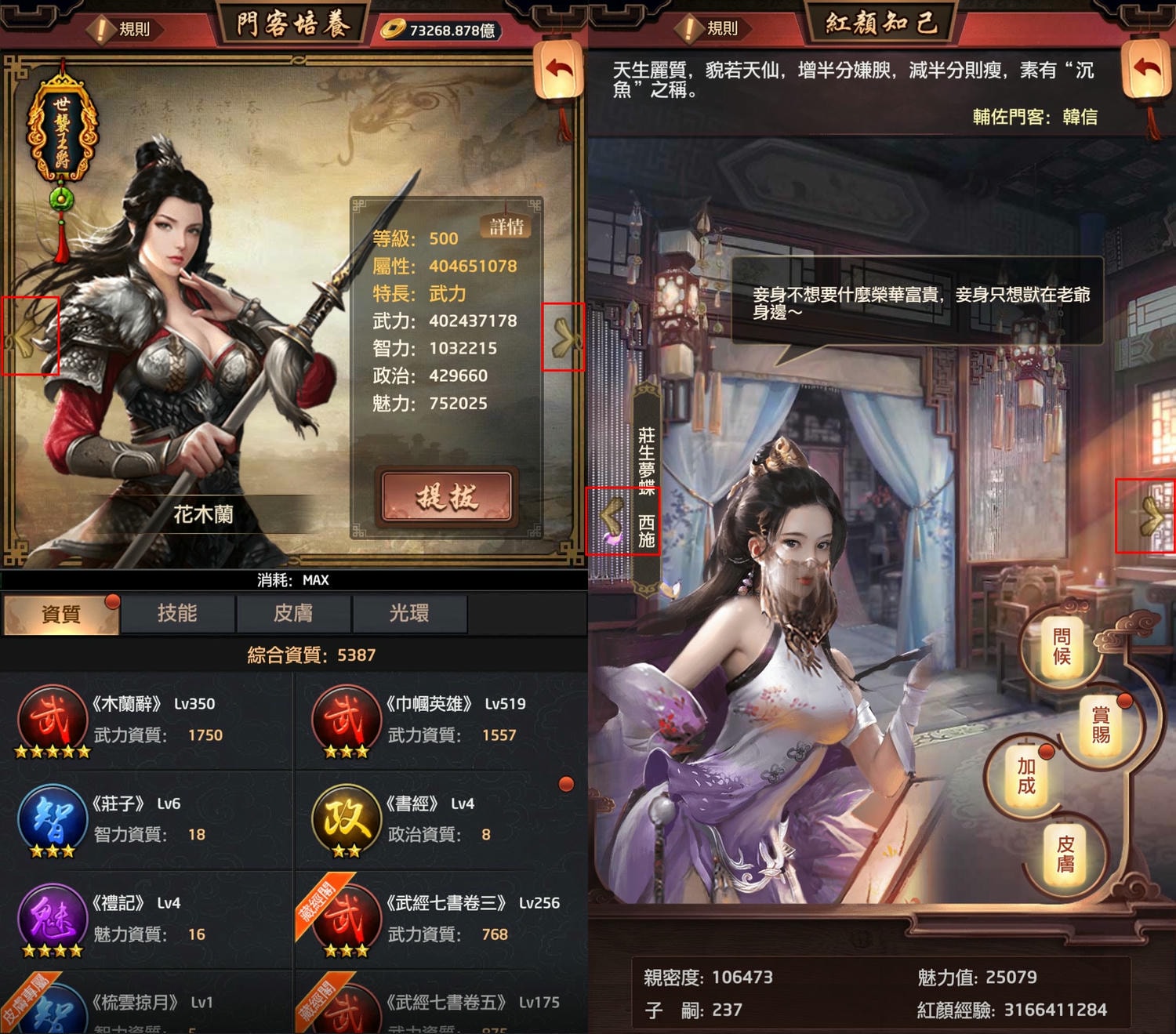
Task: View previous retainer before 花木蘭
Action: 30,337
